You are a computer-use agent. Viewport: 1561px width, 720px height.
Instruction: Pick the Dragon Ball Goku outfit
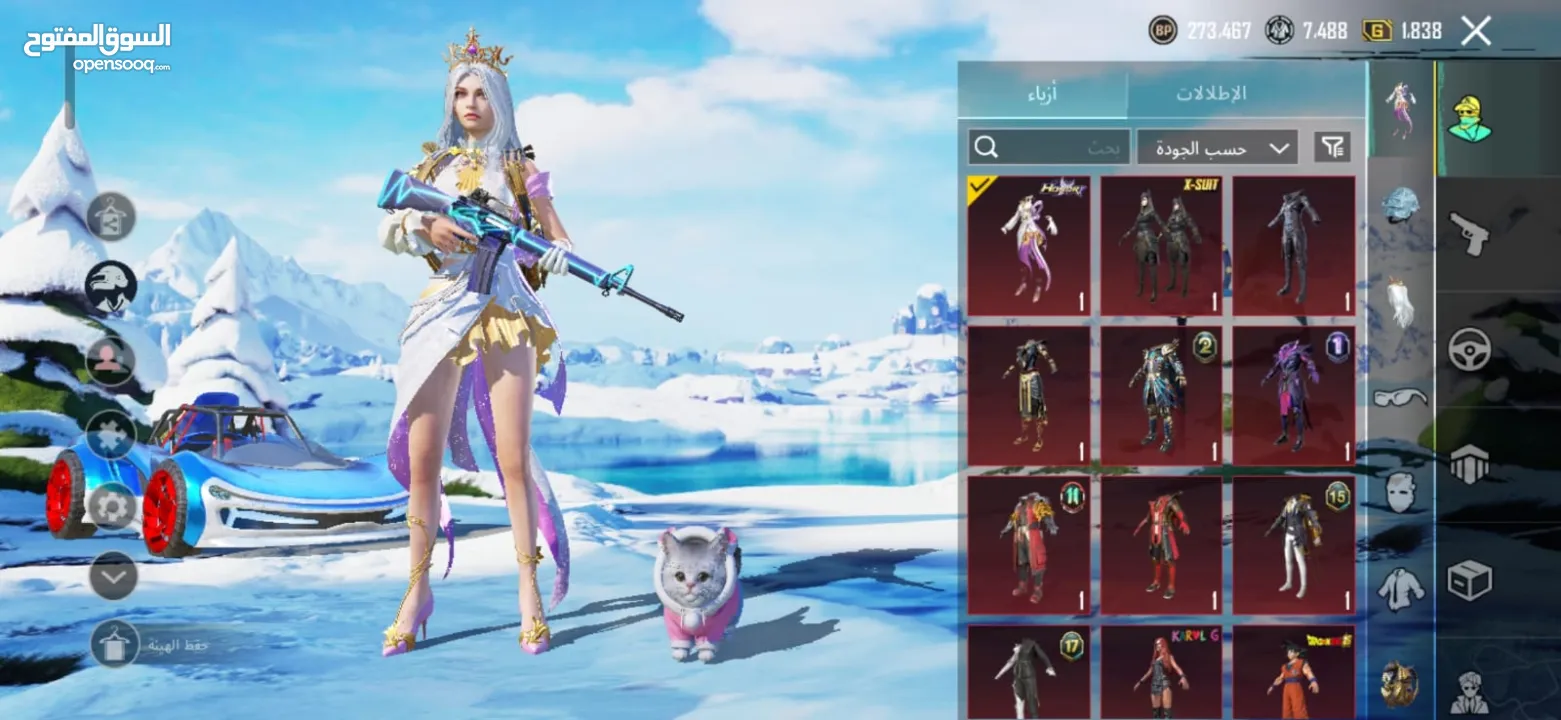(x=1293, y=672)
